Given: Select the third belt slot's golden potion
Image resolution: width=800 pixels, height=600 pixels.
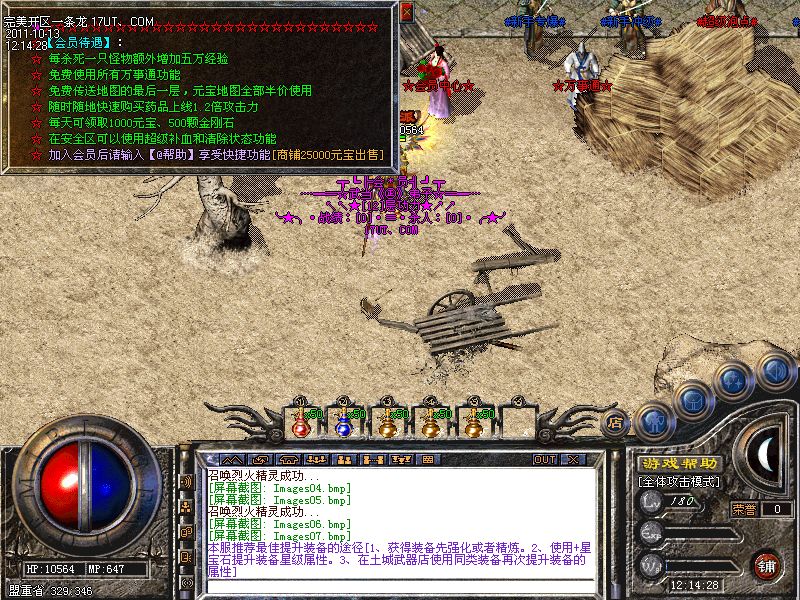Looking at the screenshot, I should pyautogui.click(x=387, y=425).
